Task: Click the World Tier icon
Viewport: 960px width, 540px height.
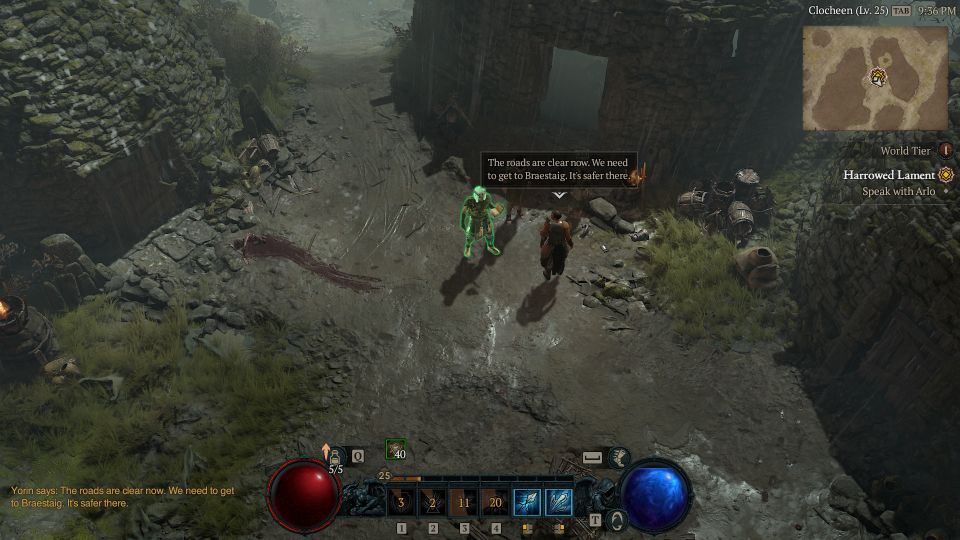Action: tap(945, 151)
